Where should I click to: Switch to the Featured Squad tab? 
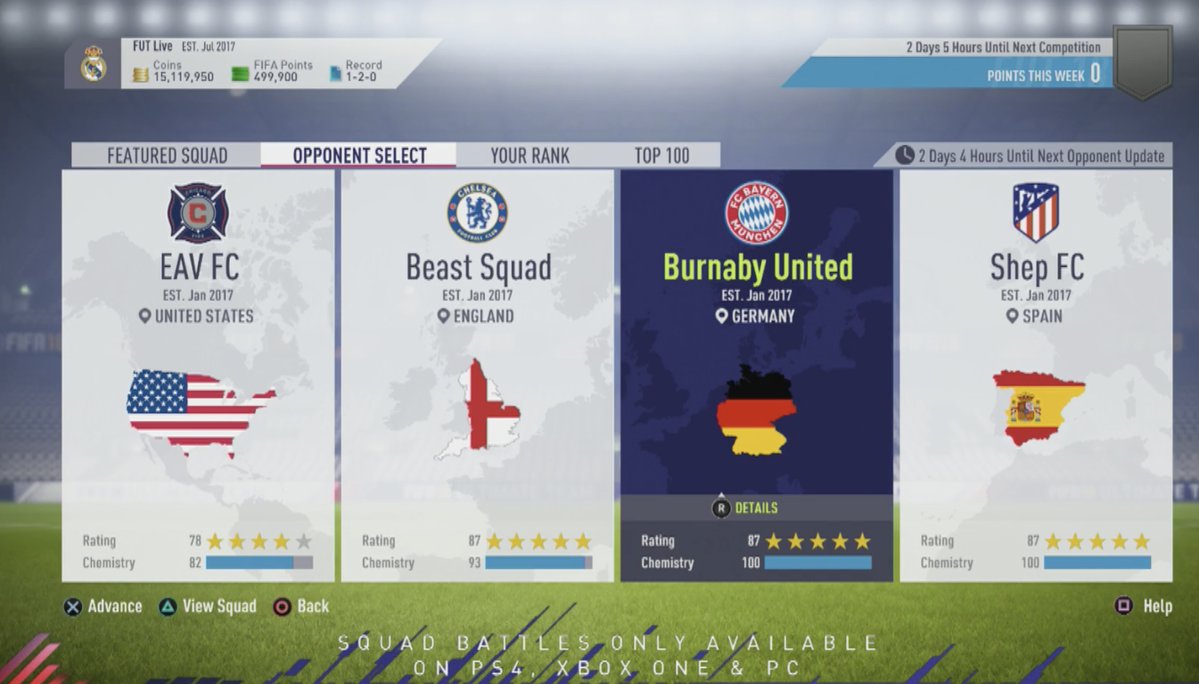pyautogui.click(x=167, y=156)
